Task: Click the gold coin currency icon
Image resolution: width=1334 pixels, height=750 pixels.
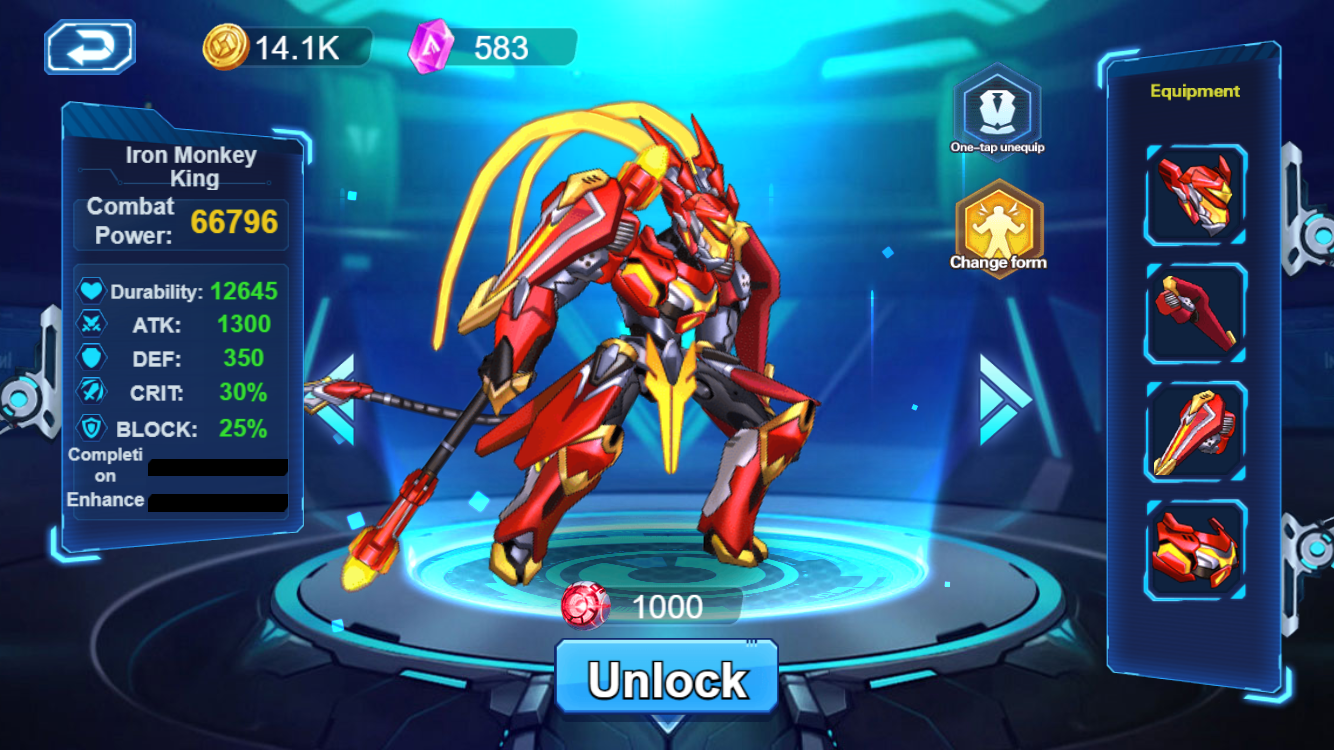Action: (224, 45)
